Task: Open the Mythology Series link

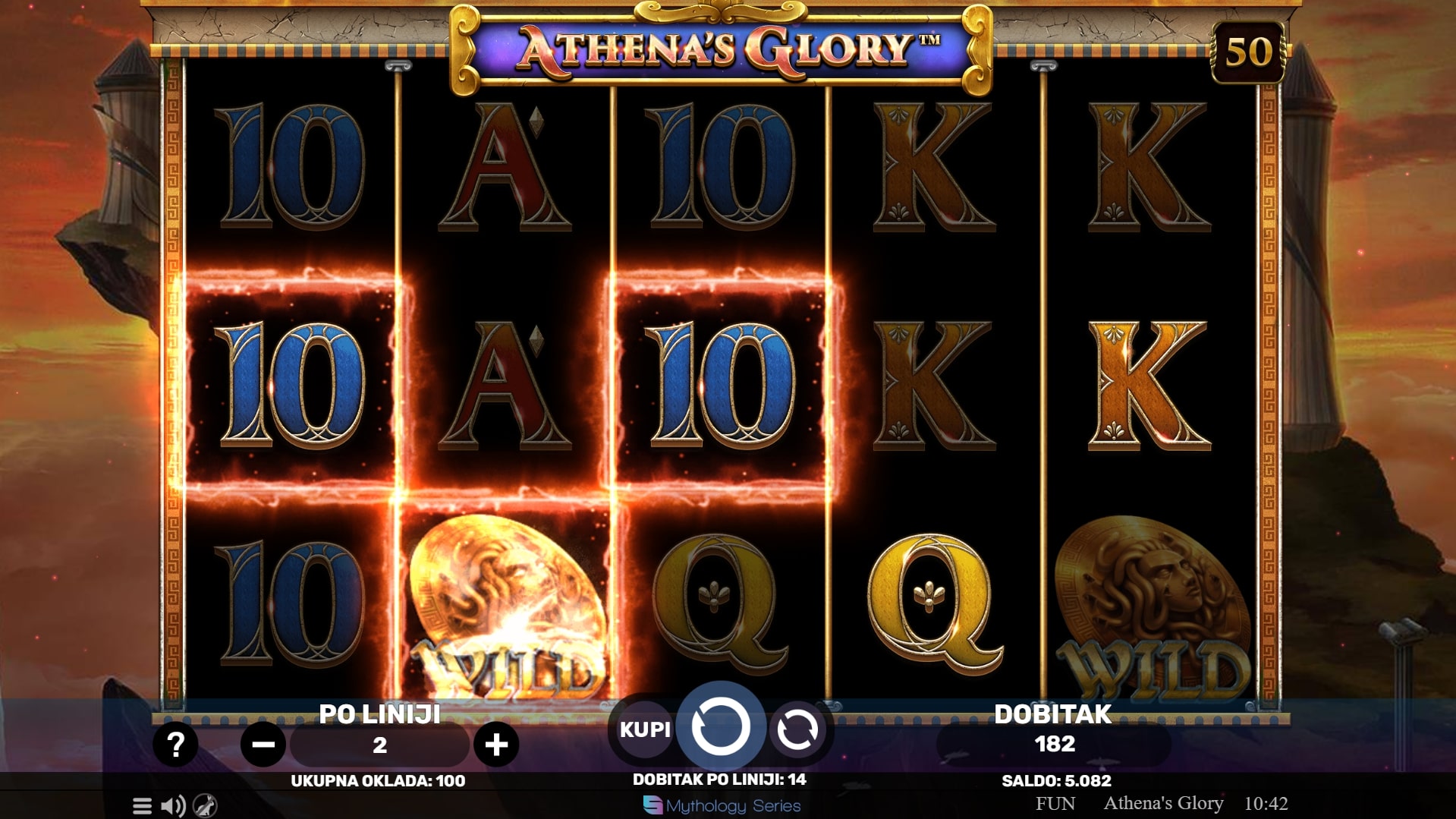Action: [x=722, y=805]
